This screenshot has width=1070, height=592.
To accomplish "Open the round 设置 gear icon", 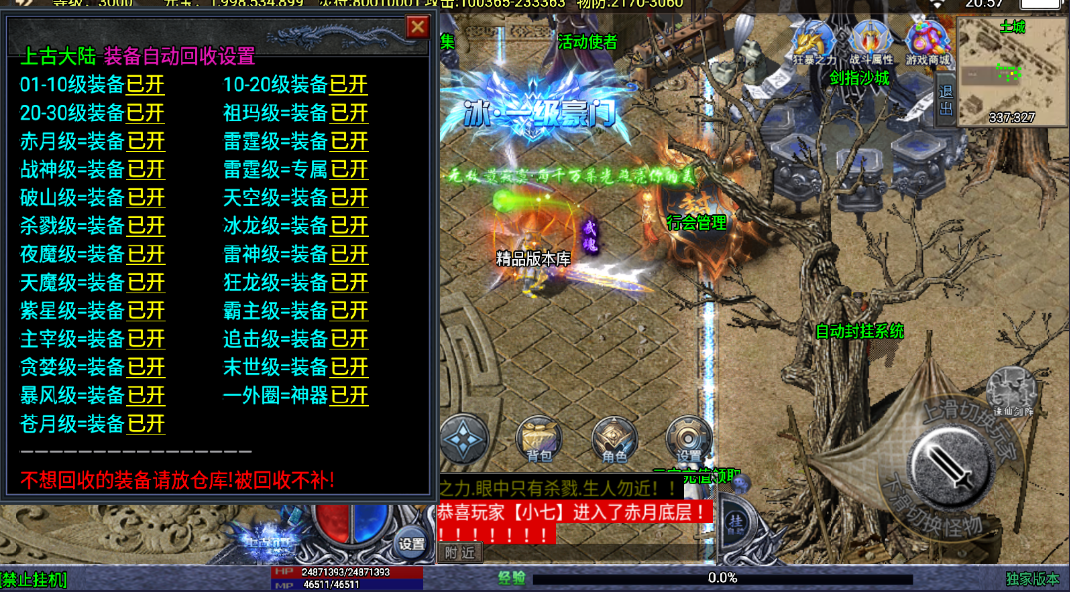I will pyautogui.click(x=688, y=438).
